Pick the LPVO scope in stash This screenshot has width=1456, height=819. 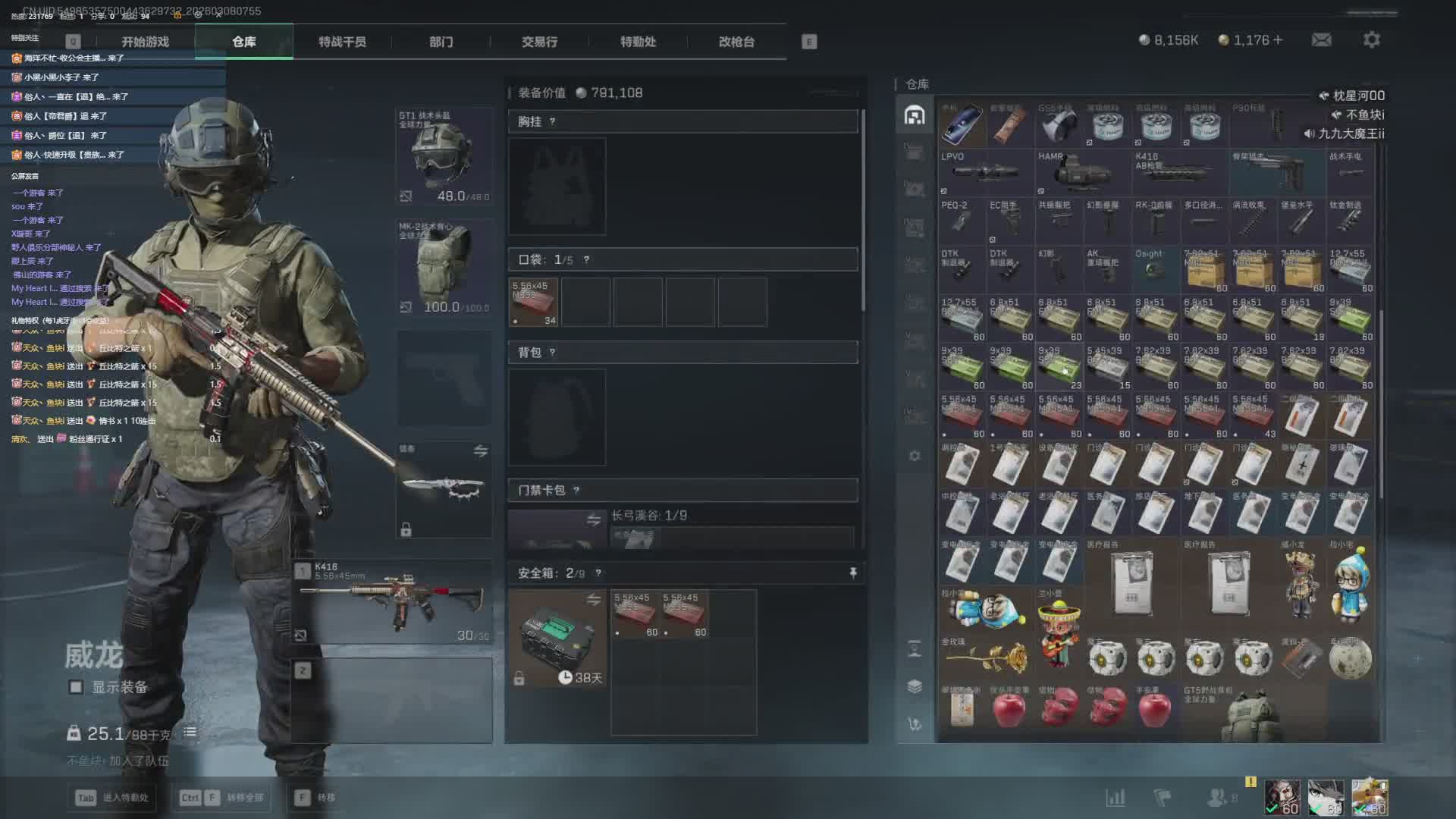(x=986, y=172)
